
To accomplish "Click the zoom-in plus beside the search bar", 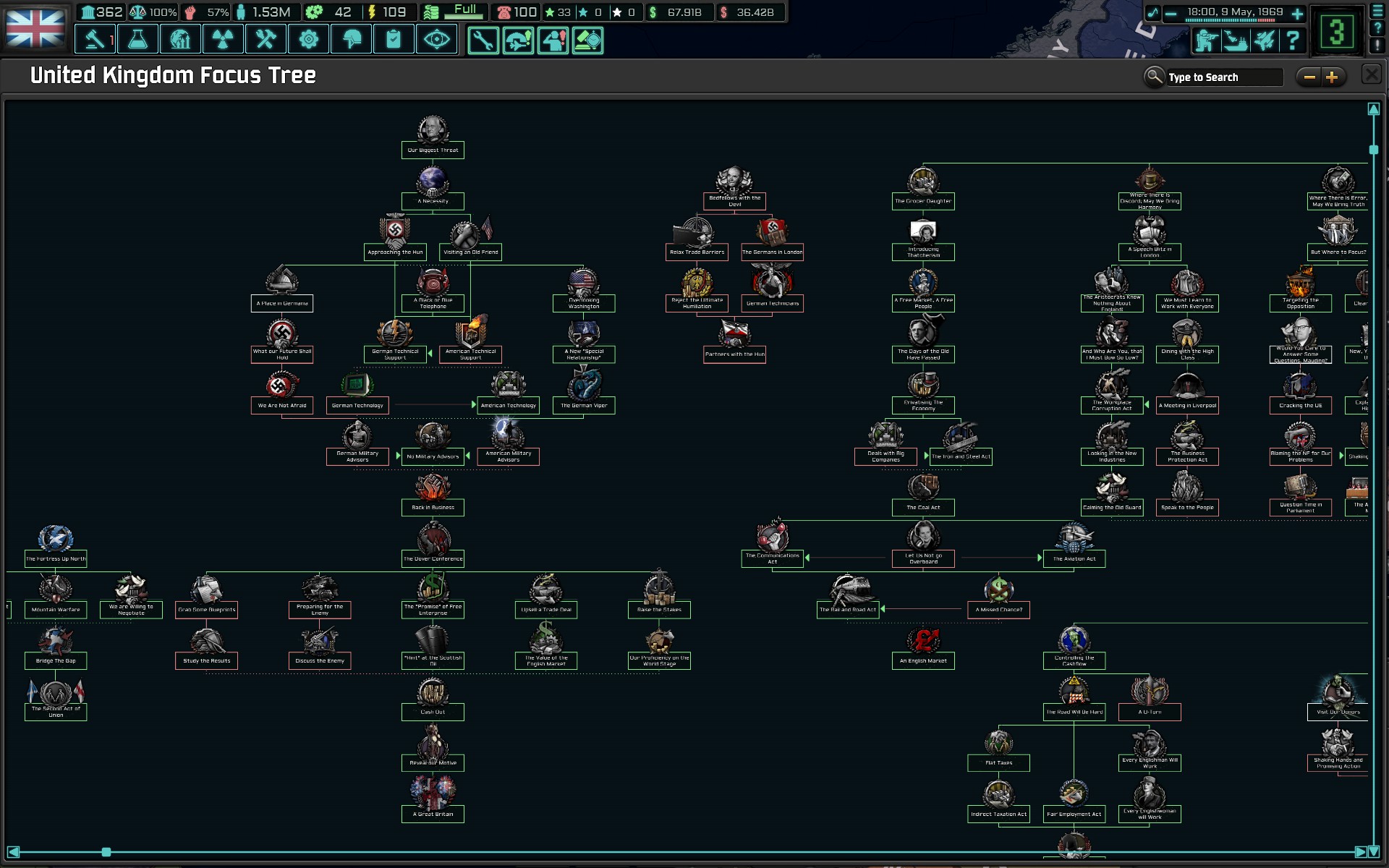I will coord(1332,77).
